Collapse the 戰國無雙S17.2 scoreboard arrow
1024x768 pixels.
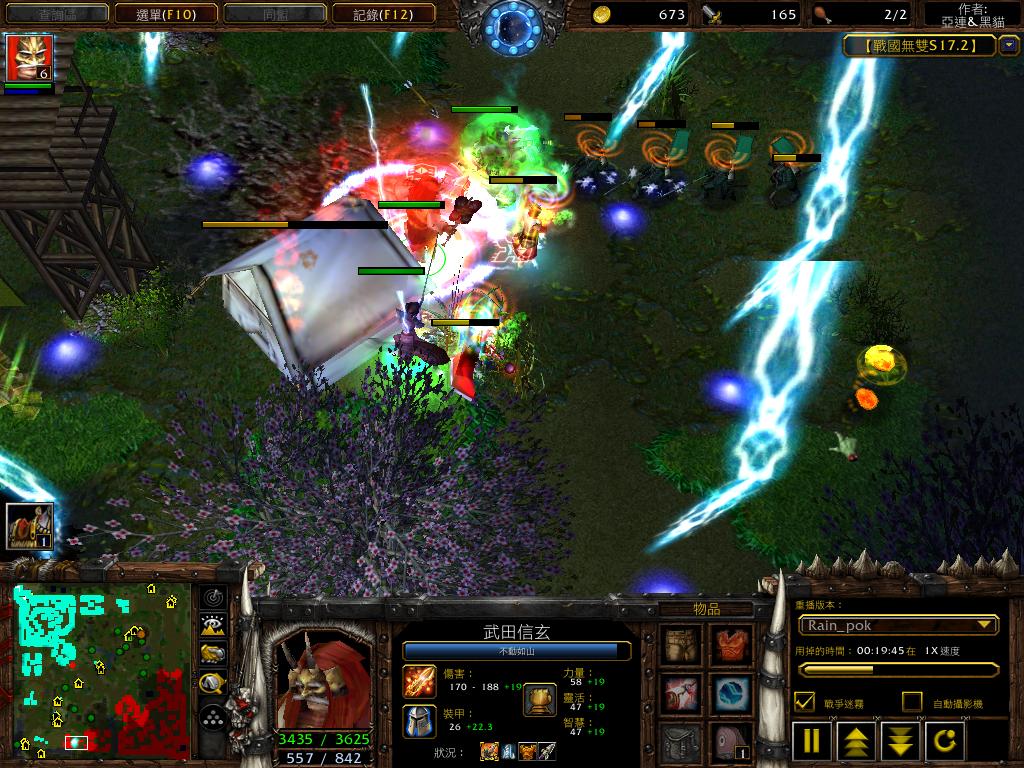pyautogui.click(x=1009, y=45)
